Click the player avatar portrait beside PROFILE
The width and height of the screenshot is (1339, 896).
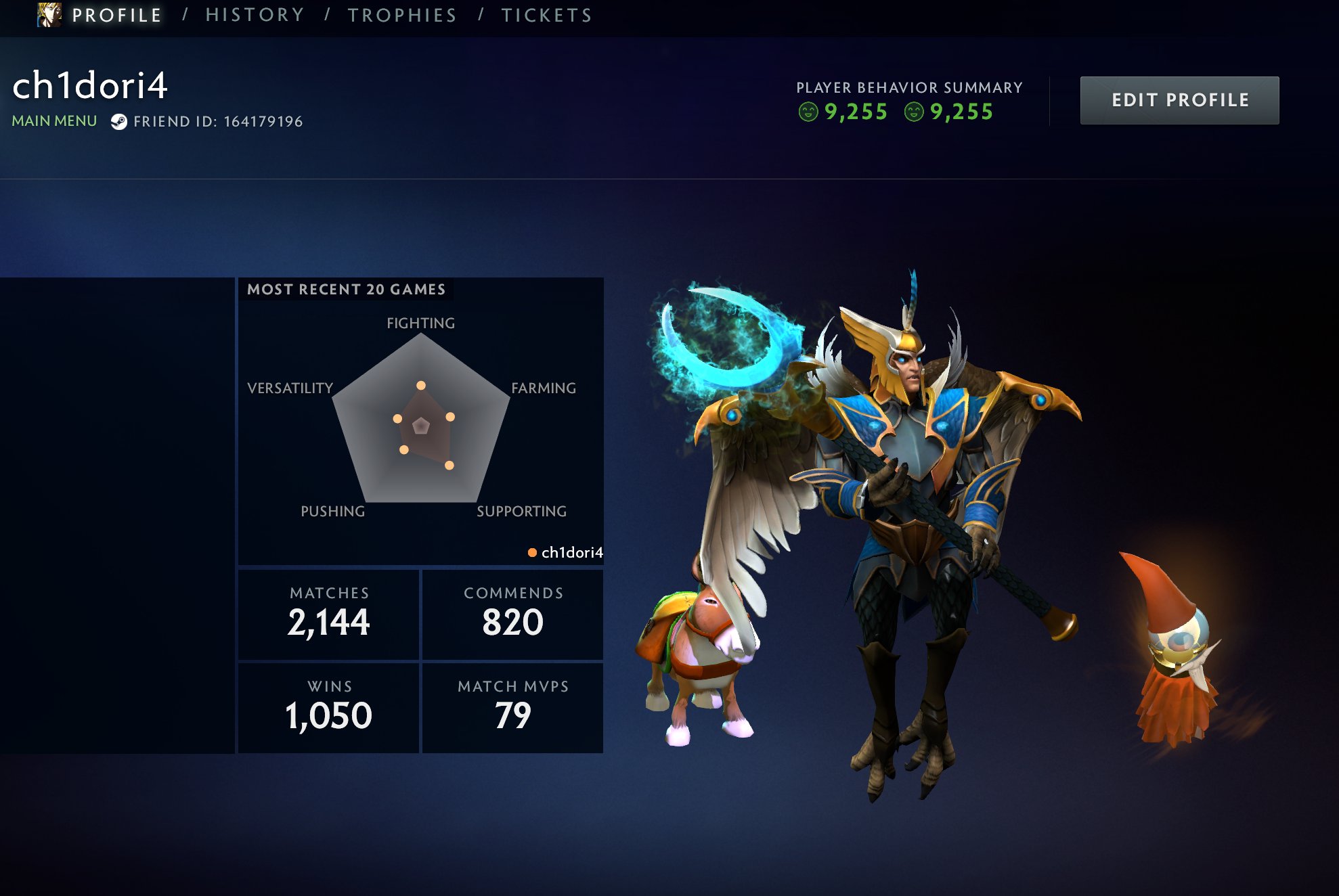point(46,14)
